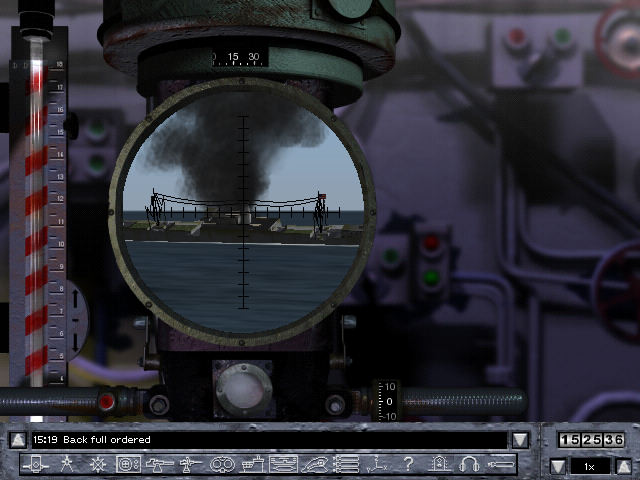Click the red periscope handle button

pyautogui.click(x=106, y=402)
